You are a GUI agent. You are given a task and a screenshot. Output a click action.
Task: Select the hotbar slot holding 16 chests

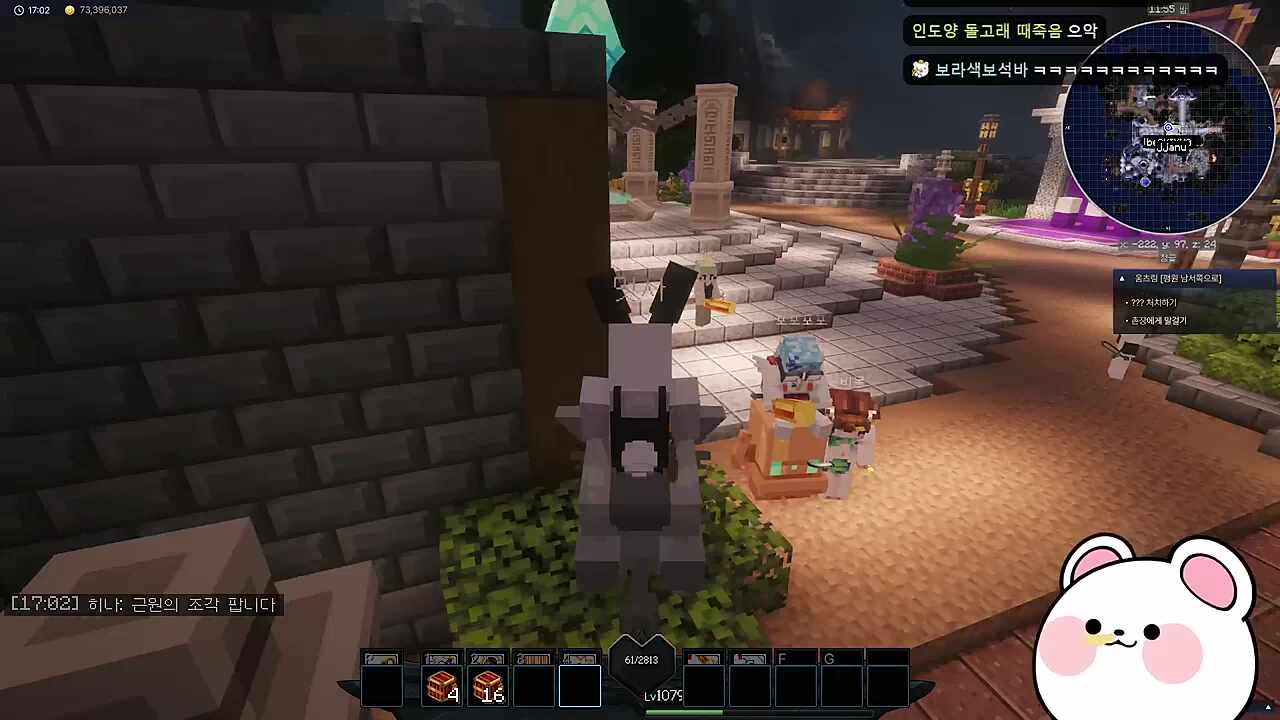[x=488, y=686]
